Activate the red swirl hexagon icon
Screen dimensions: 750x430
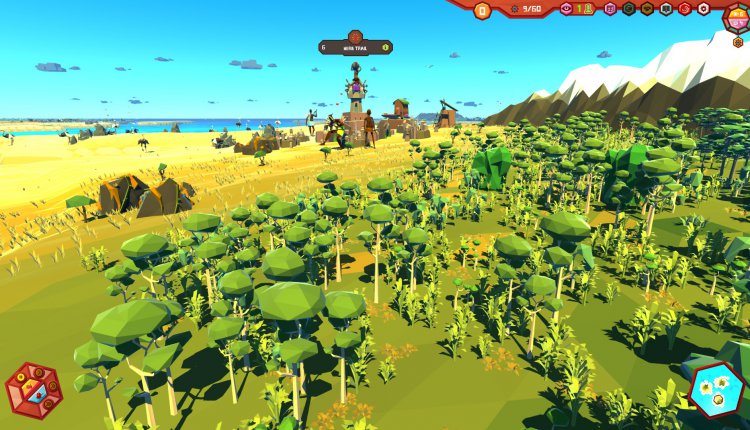(685, 8)
